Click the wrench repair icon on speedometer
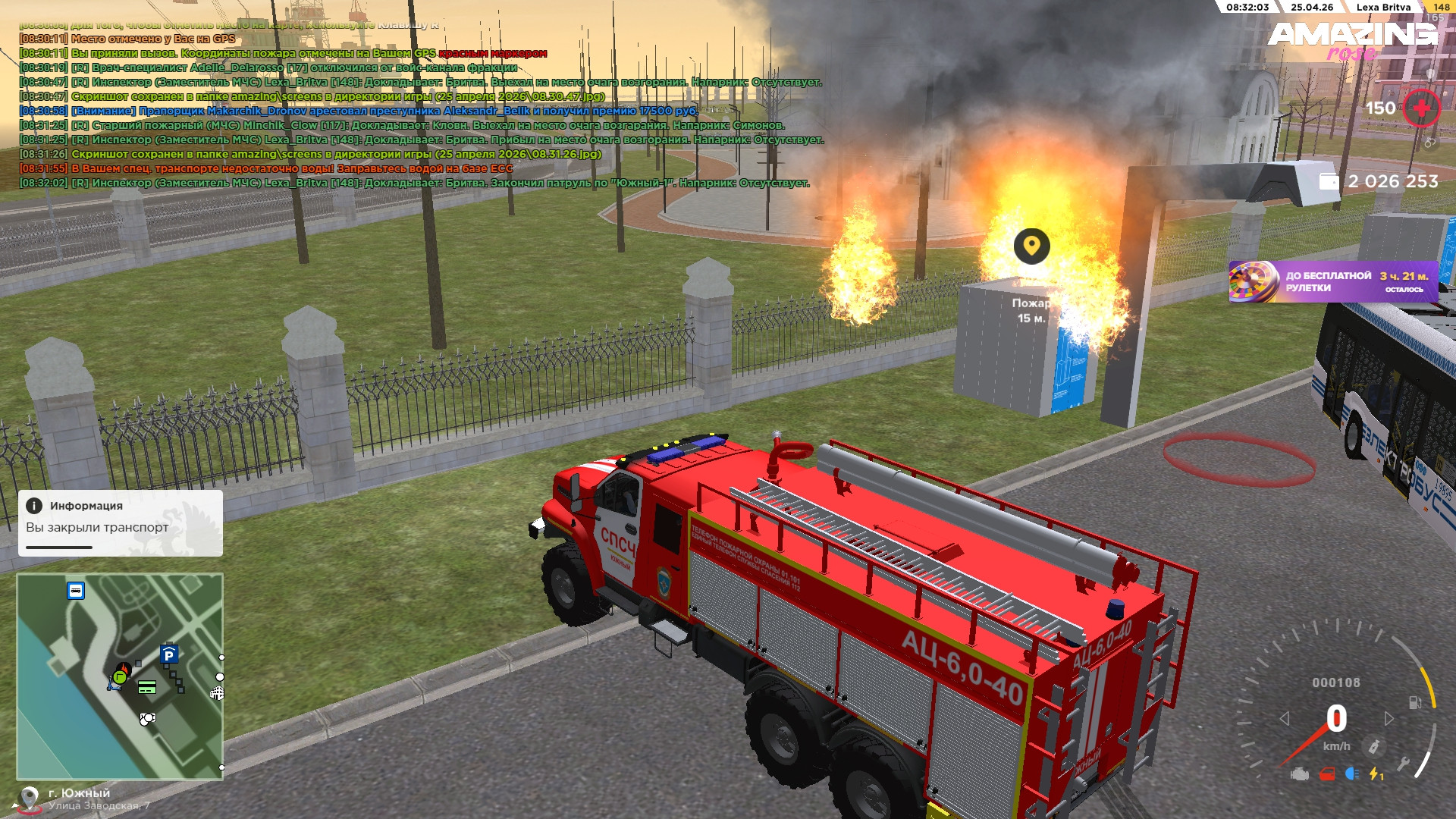The height and width of the screenshot is (819, 1456). 1403,764
